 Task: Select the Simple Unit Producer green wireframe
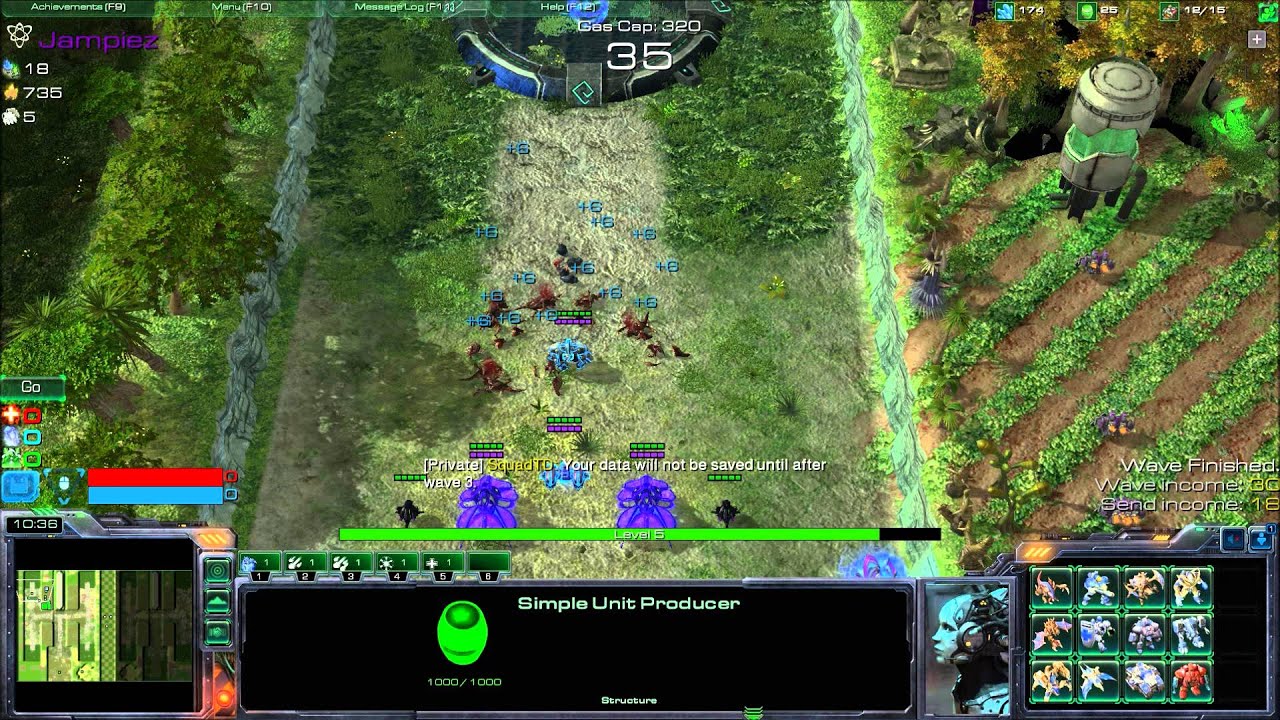462,633
